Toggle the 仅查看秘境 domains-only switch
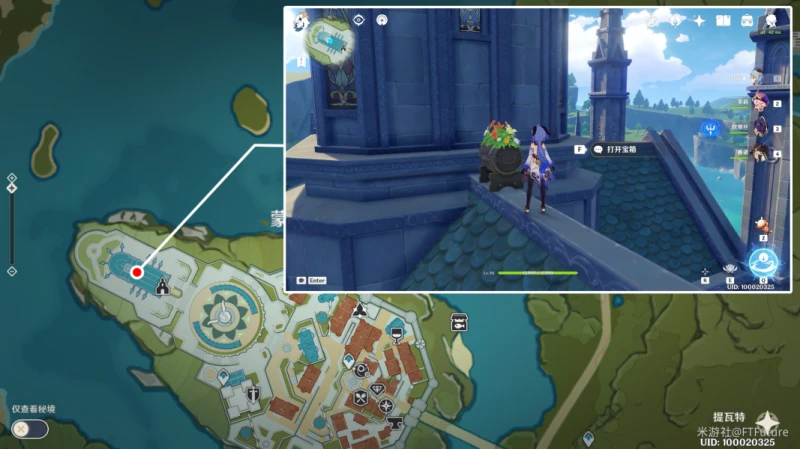Image resolution: width=800 pixels, height=449 pixels. (x=29, y=428)
